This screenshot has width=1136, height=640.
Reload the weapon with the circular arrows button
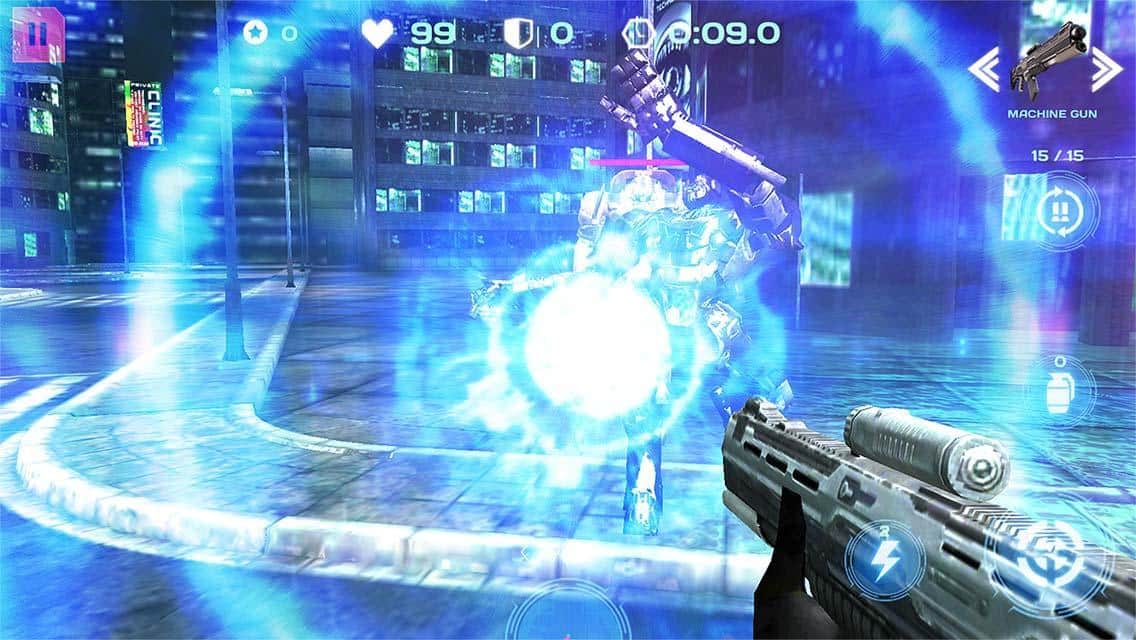tap(1058, 211)
